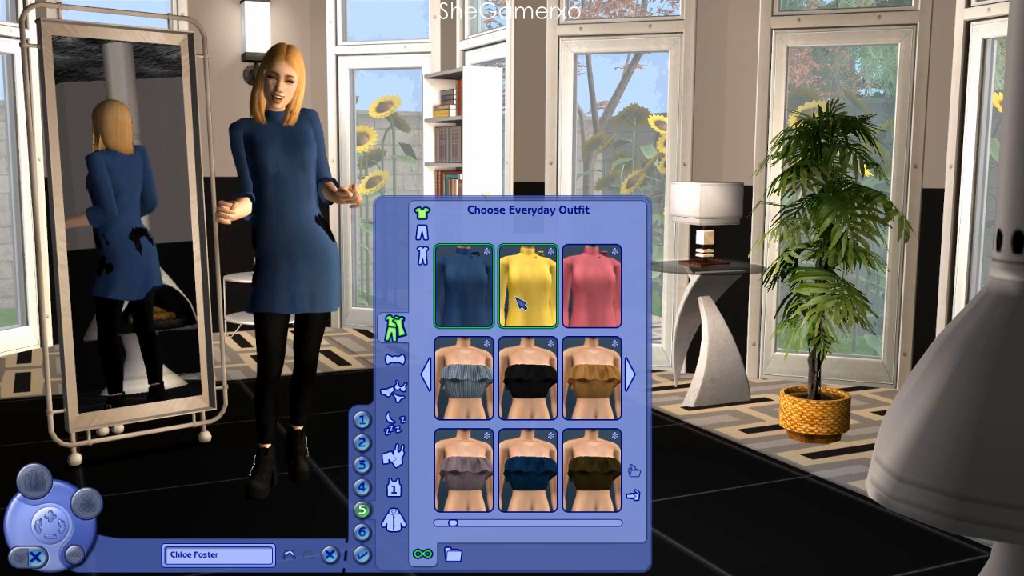Cancel outfit selection with the X button
The image size is (1024, 576).
[x=330, y=553]
